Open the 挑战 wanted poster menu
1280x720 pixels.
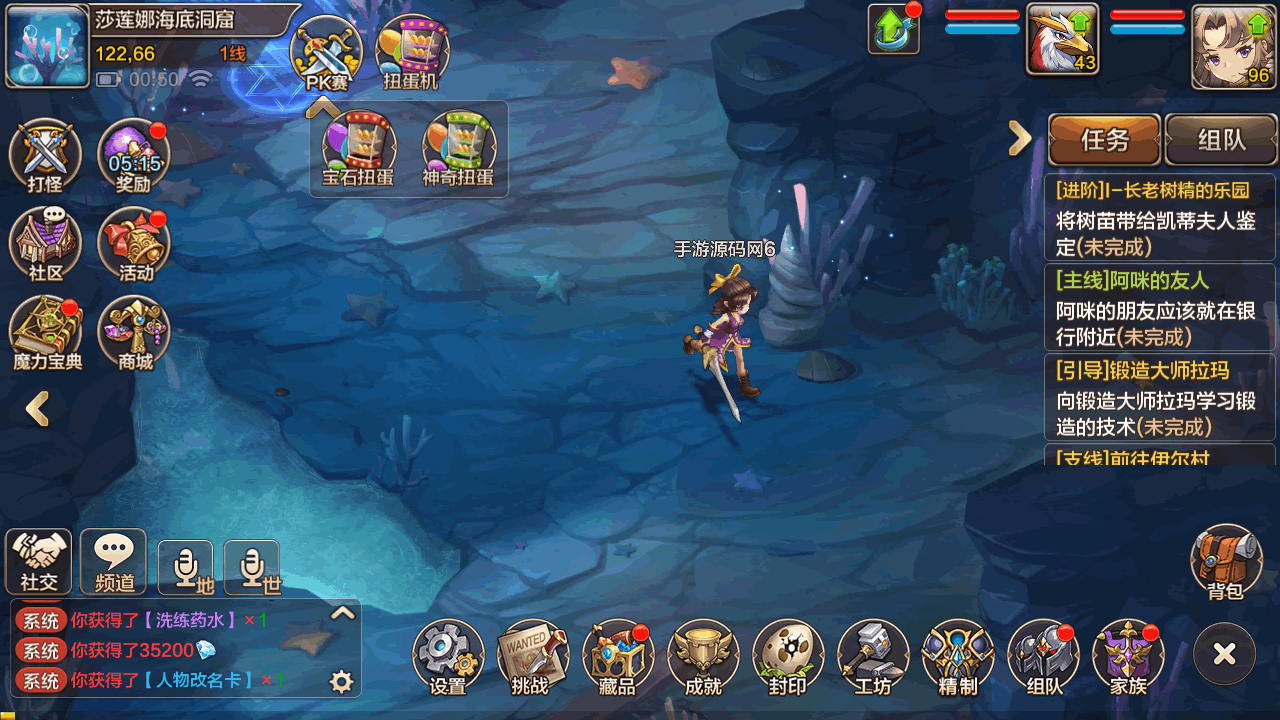(532, 656)
